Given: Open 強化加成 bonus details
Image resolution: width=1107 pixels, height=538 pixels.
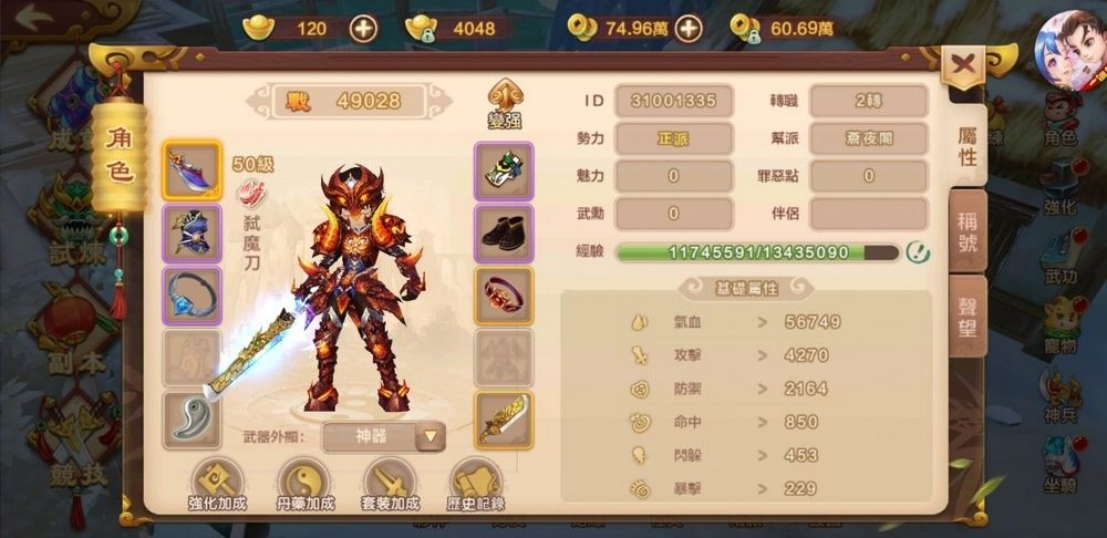Looking at the screenshot, I should (x=217, y=485).
